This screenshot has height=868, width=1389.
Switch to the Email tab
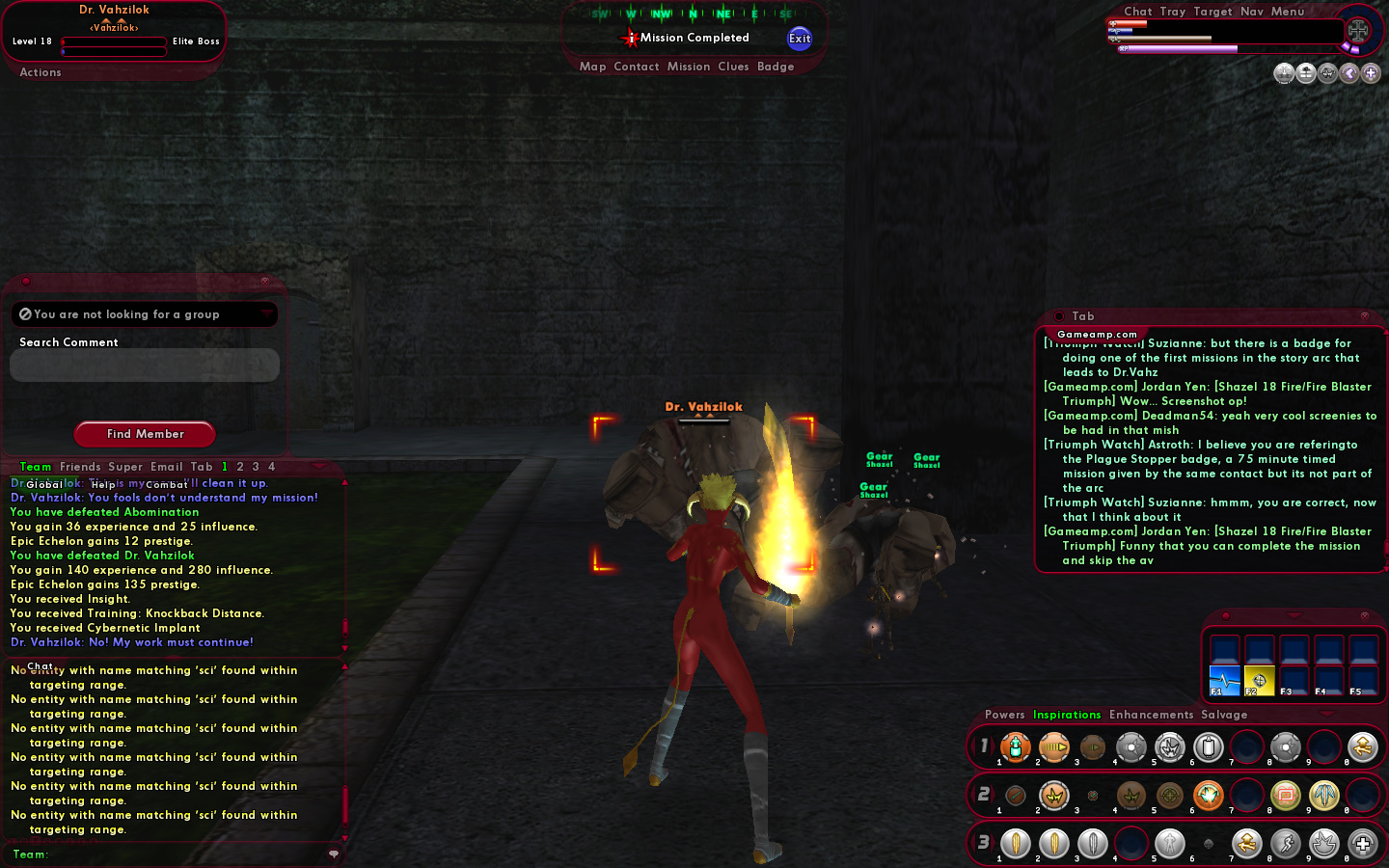click(x=166, y=467)
